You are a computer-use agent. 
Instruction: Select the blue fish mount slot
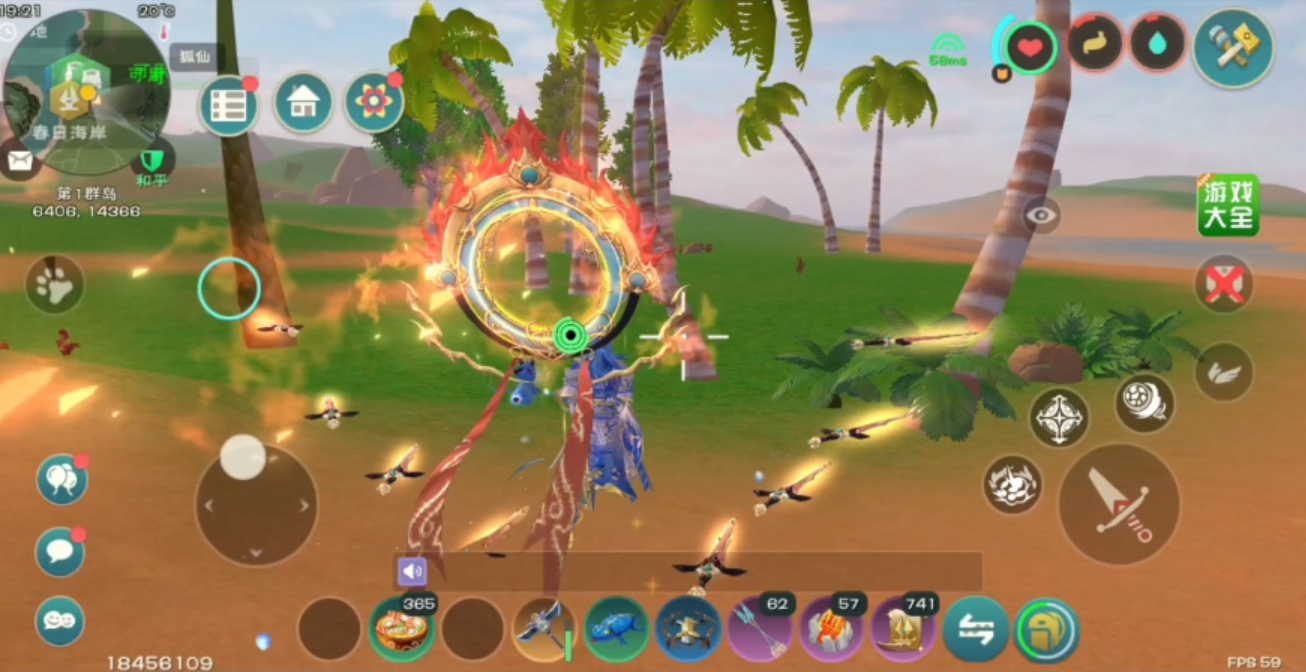point(616,629)
